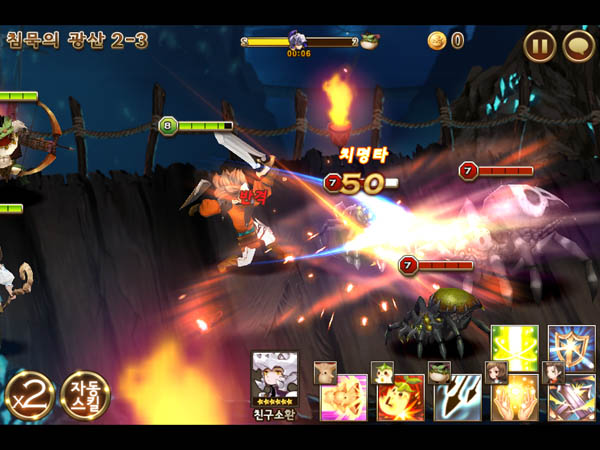The height and width of the screenshot is (450, 600).
Task: Use the red fire leaf-creature skill
Action: pos(401,398)
